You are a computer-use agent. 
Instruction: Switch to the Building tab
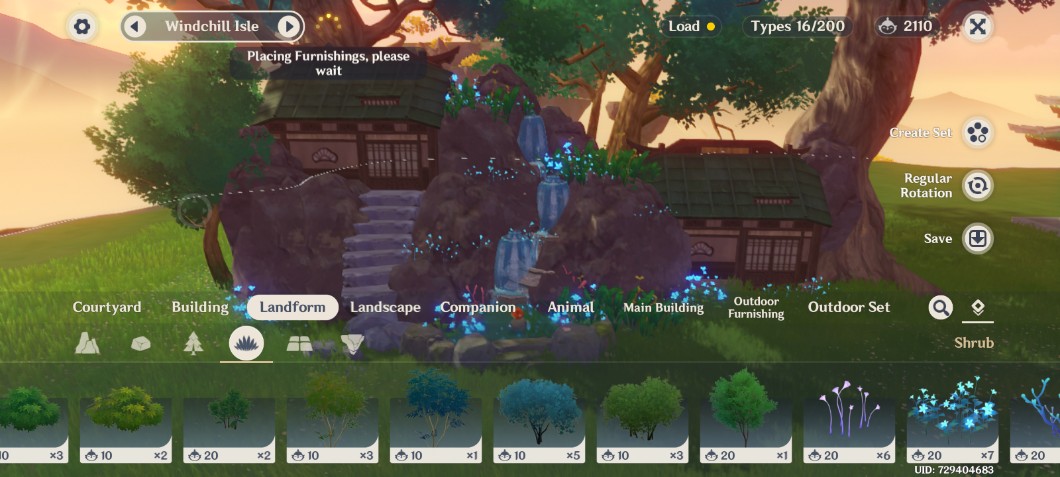point(200,307)
